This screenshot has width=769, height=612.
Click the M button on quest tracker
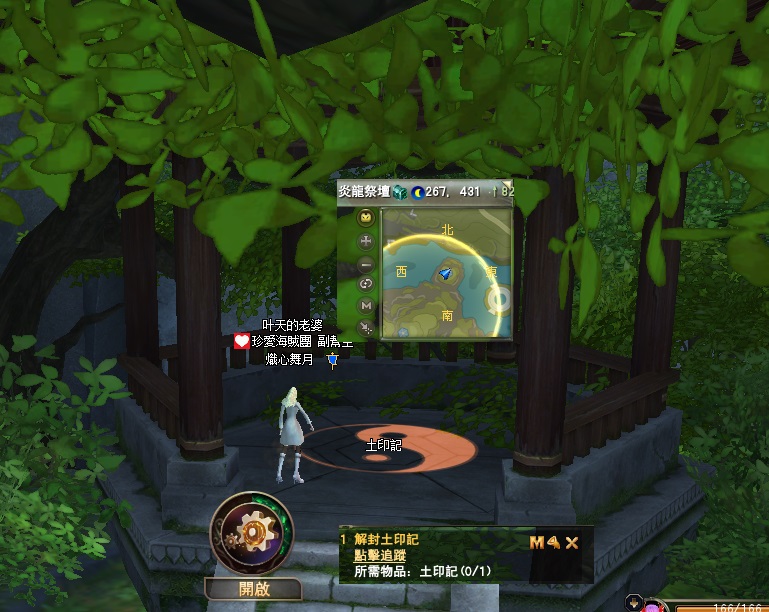(537, 543)
